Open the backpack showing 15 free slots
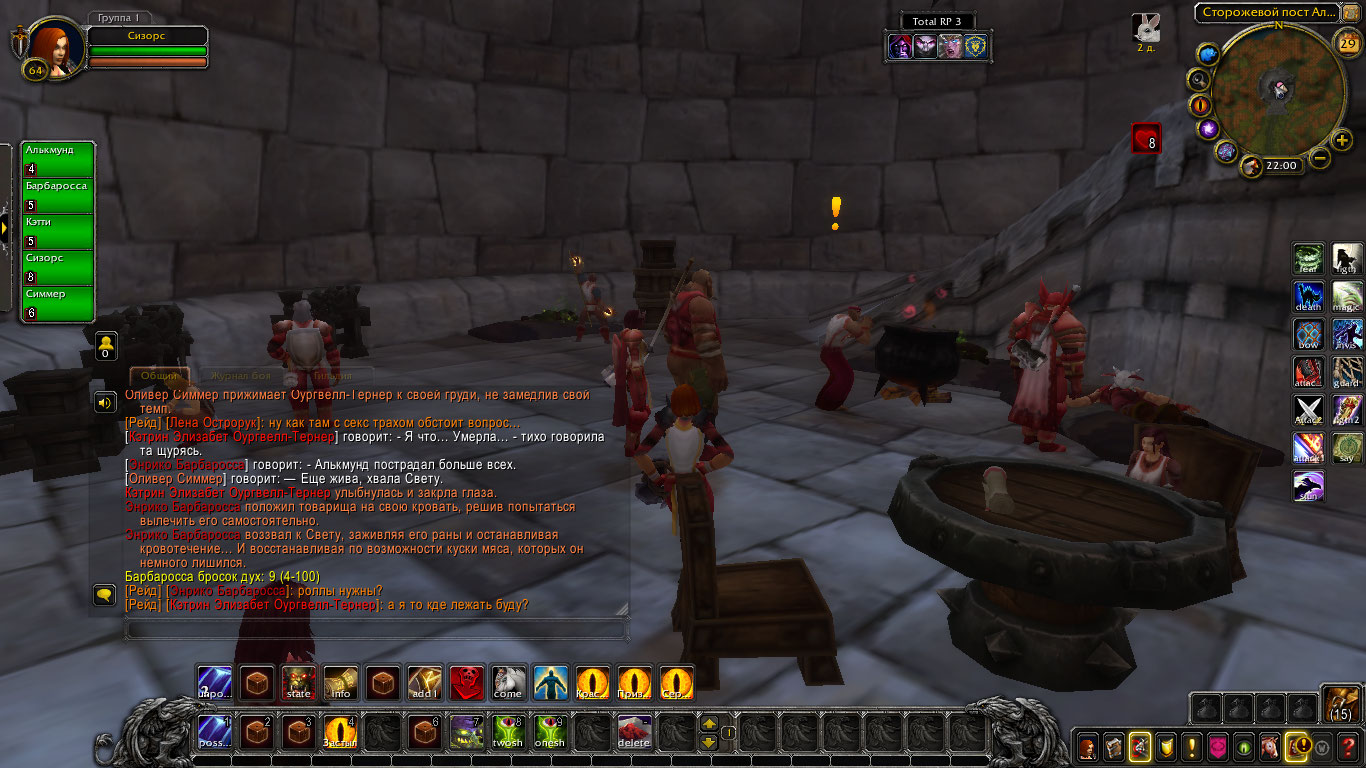 [x=1340, y=703]
